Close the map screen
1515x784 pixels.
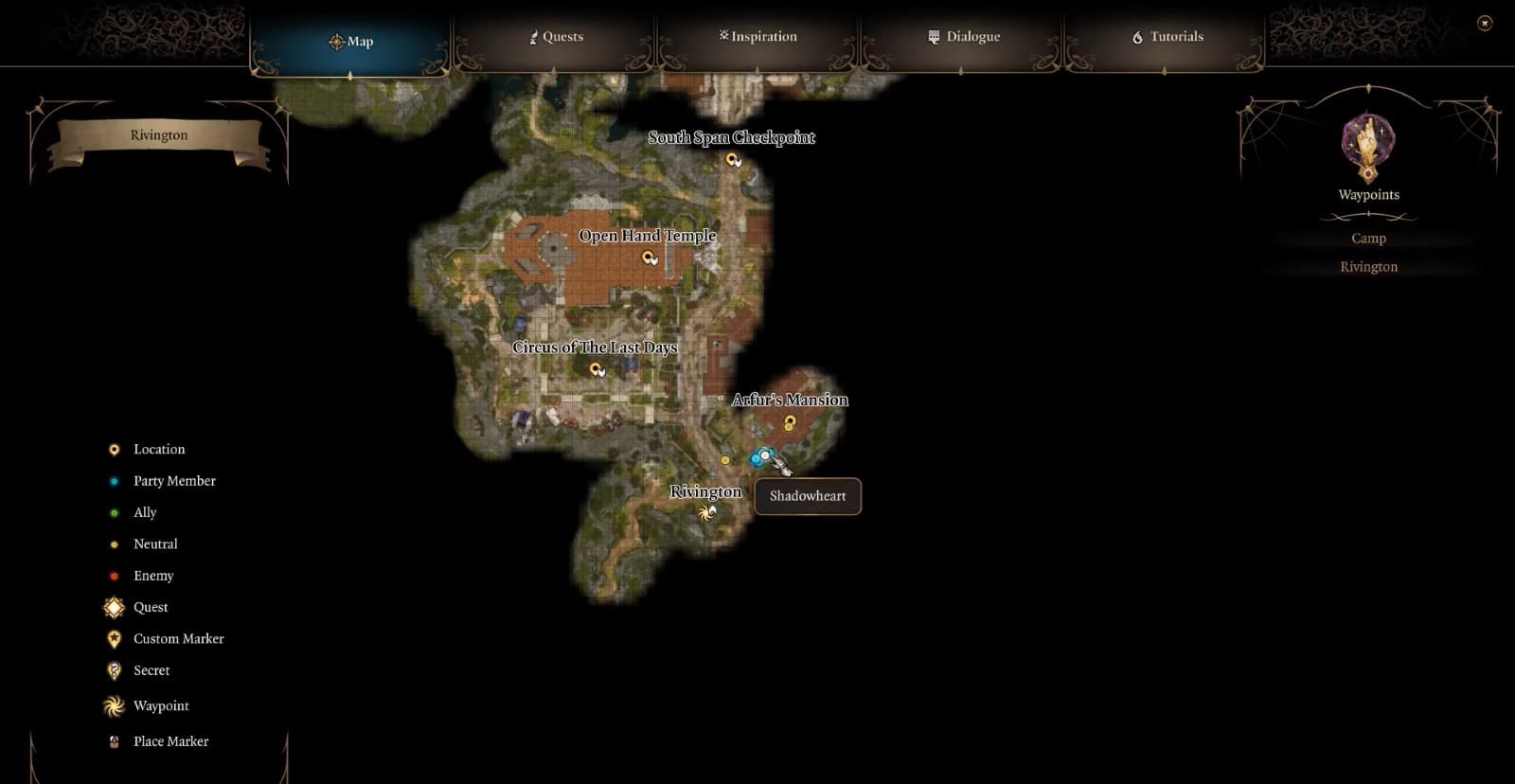pos(1485,23)
